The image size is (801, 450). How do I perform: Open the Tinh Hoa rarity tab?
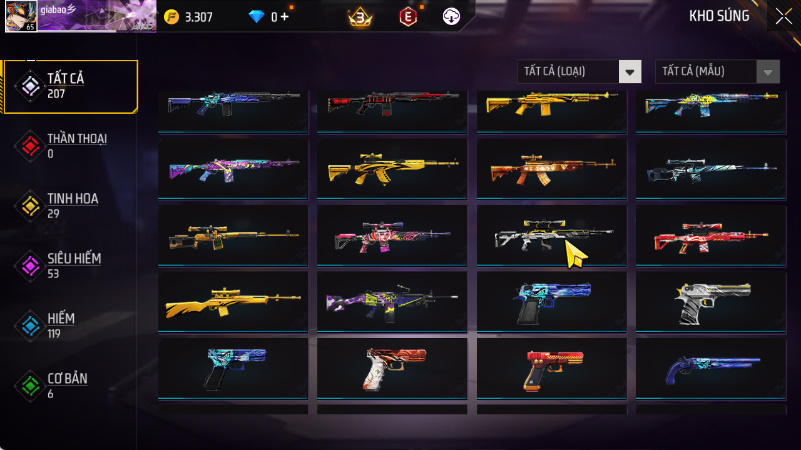[x=70, y=205]
